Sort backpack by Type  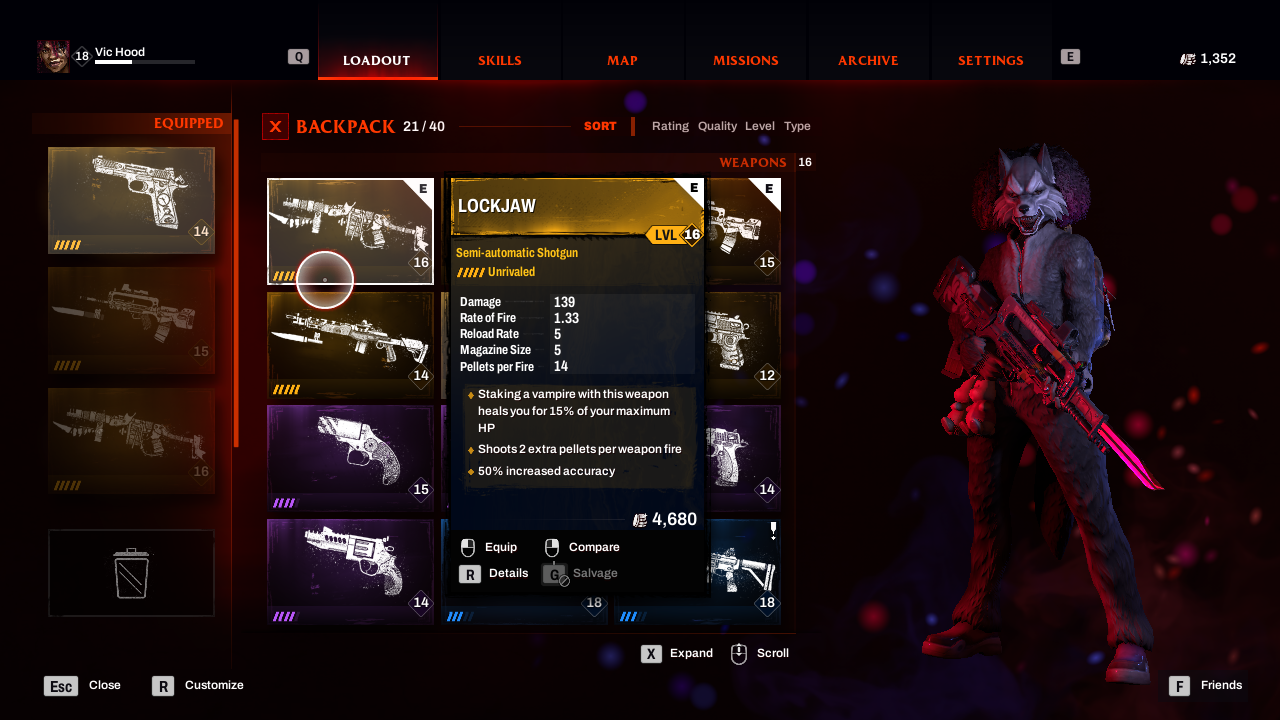click(797, 126)
